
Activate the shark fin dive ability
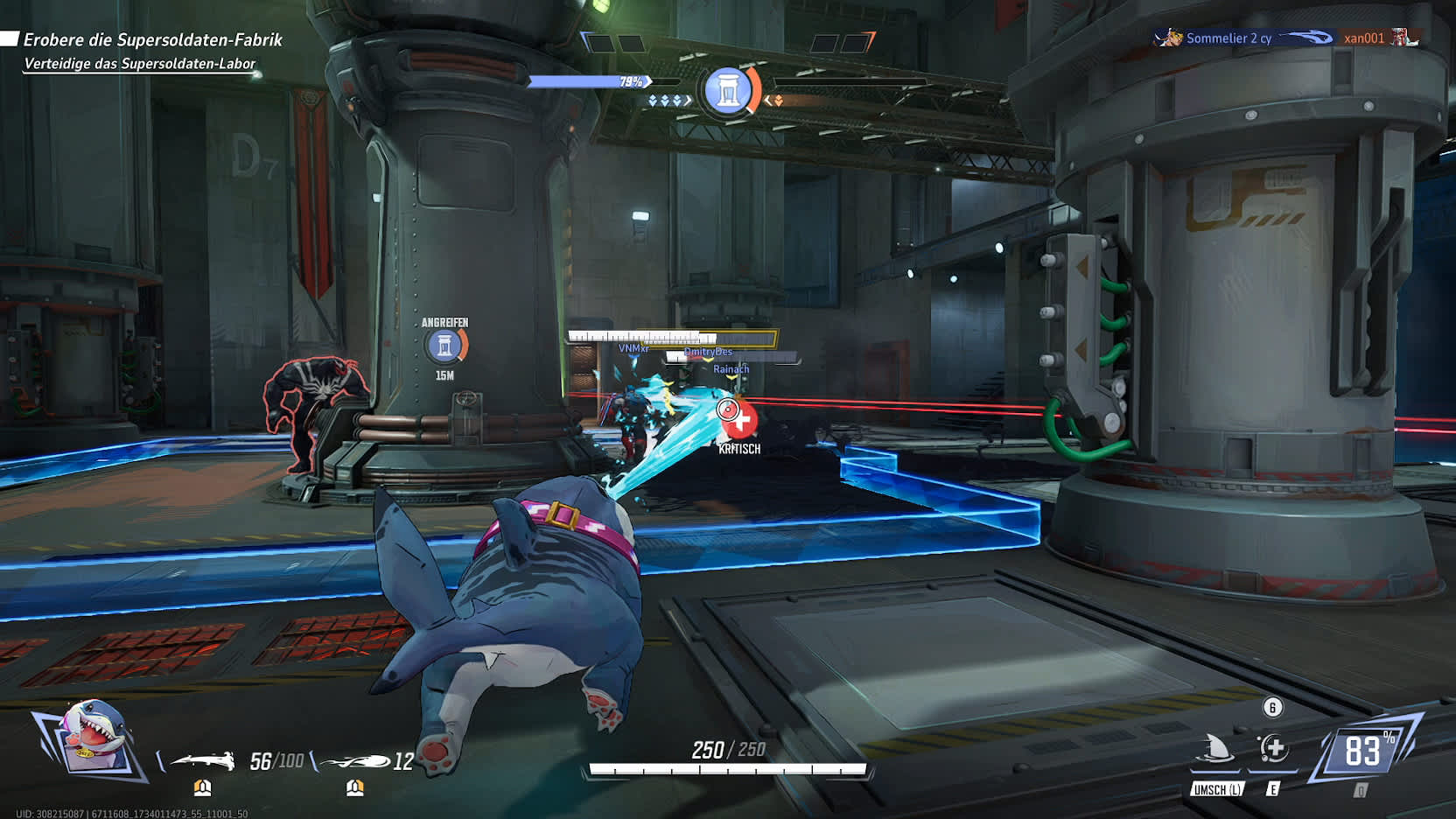(1216, 750)
